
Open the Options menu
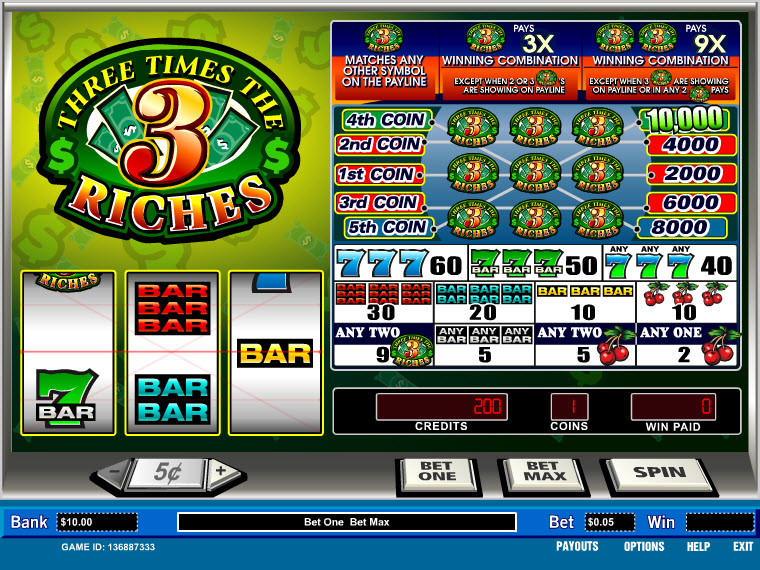pyautogui.click(x=644, y=546)
